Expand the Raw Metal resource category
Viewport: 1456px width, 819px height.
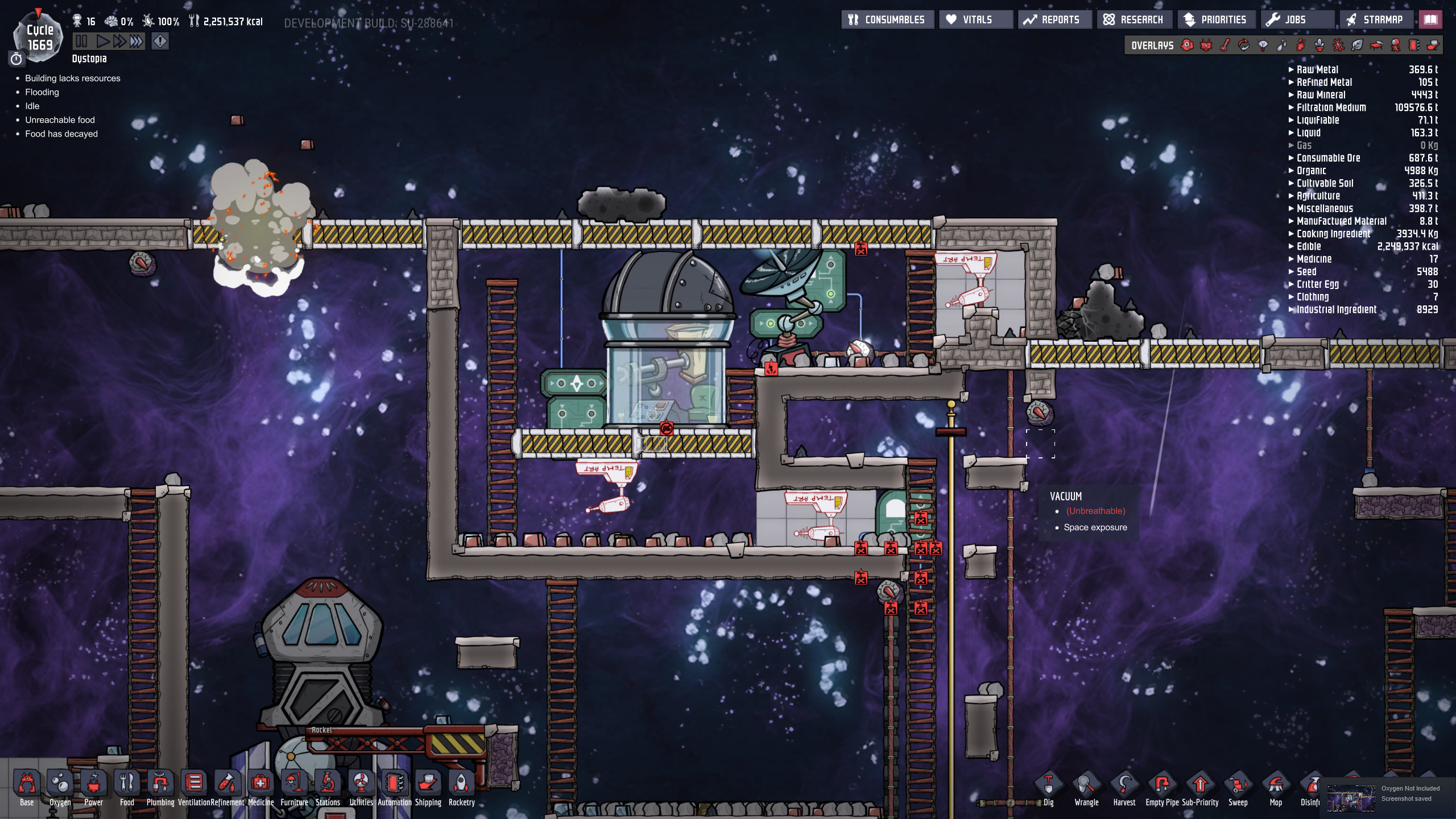coord(1317,69)
